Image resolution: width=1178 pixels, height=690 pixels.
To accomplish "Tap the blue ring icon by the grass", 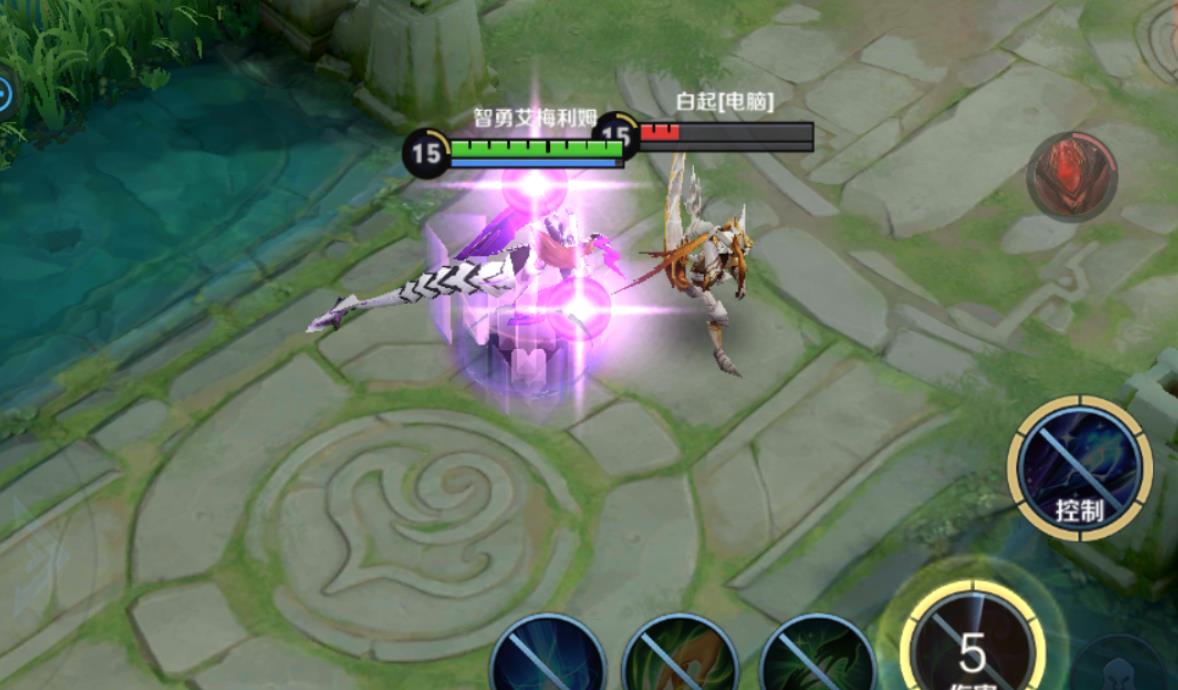I will tap(5, 95).
